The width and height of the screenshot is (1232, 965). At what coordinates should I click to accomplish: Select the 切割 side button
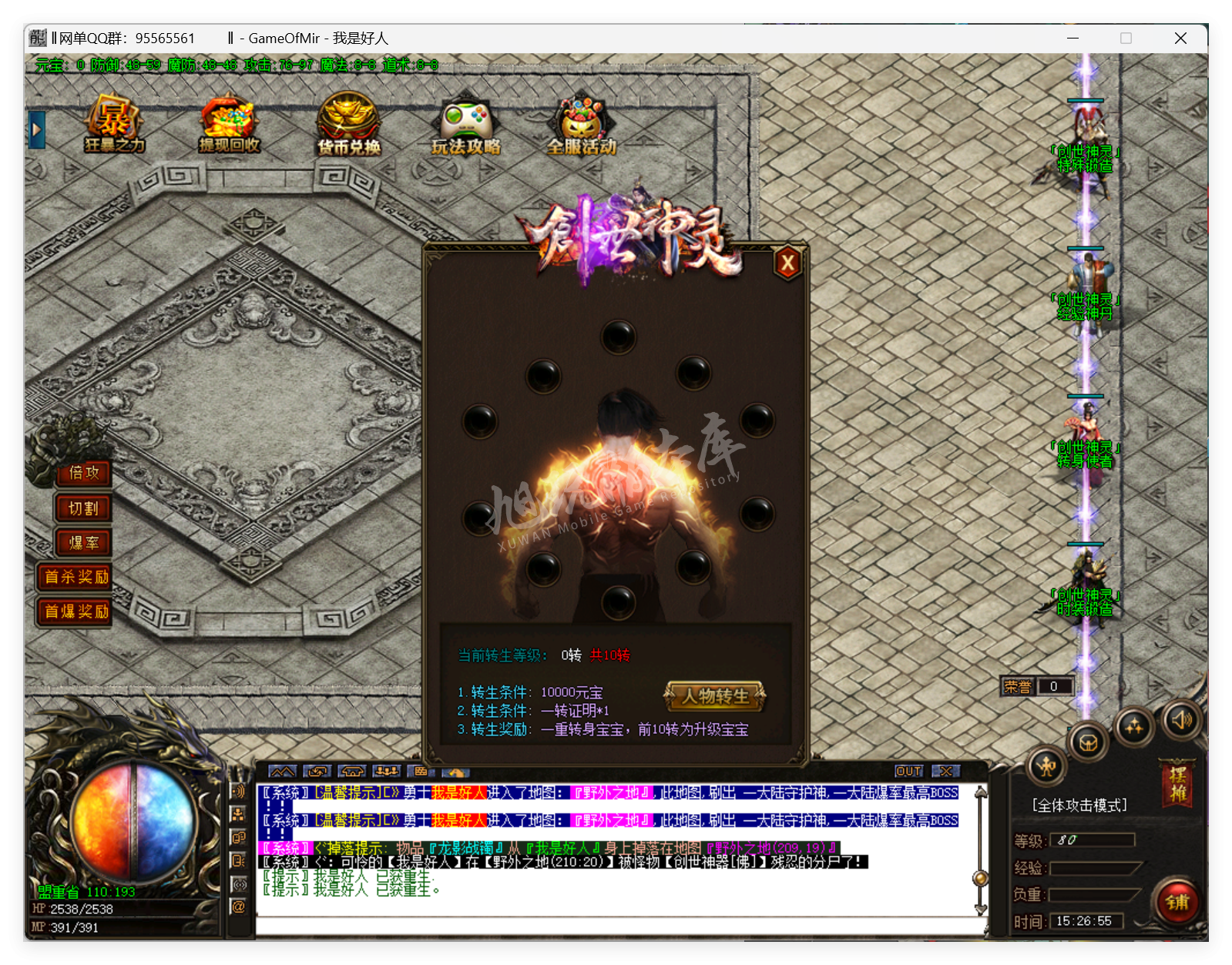pos(83,508)
